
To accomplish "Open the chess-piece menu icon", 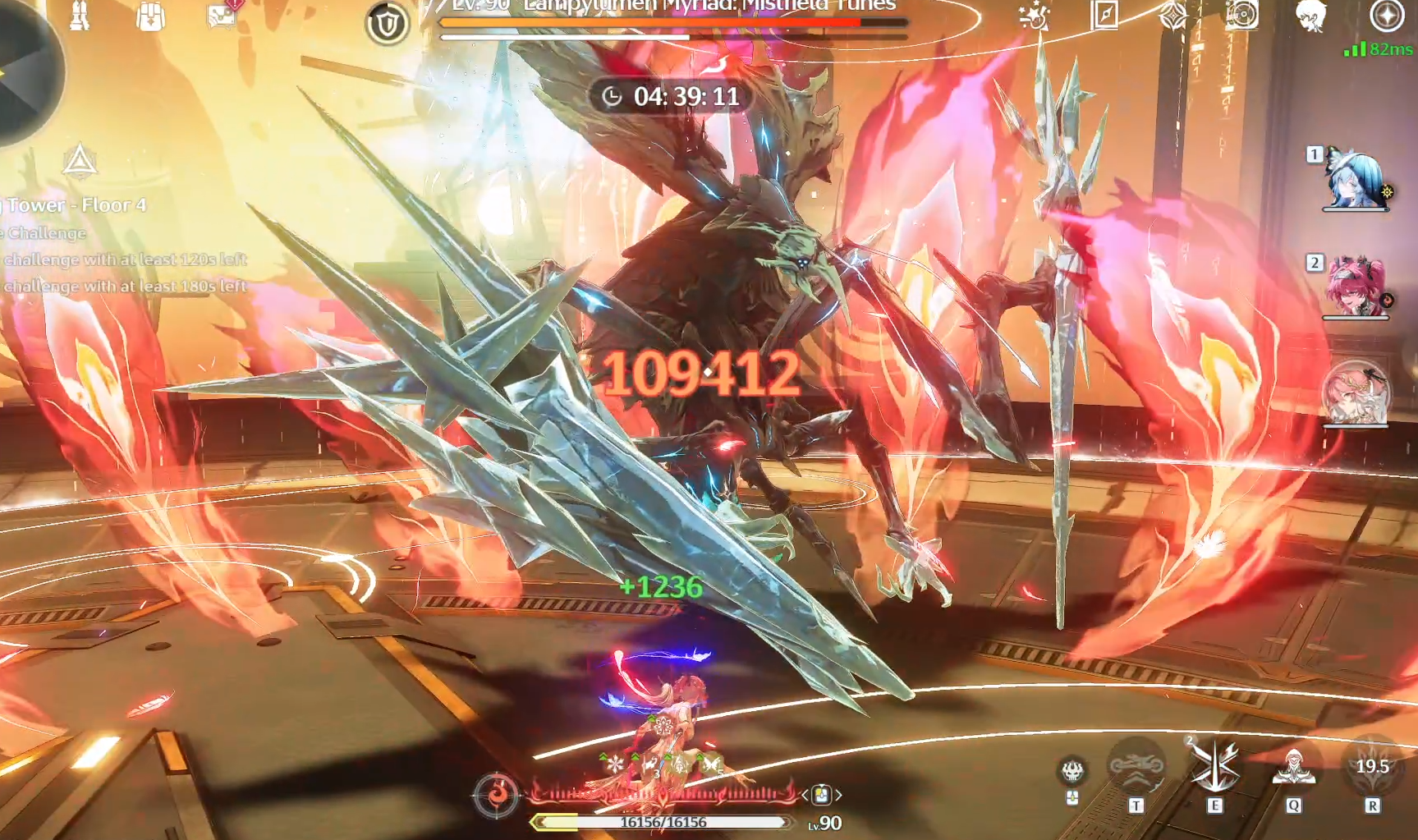I will tap(80, 15).
